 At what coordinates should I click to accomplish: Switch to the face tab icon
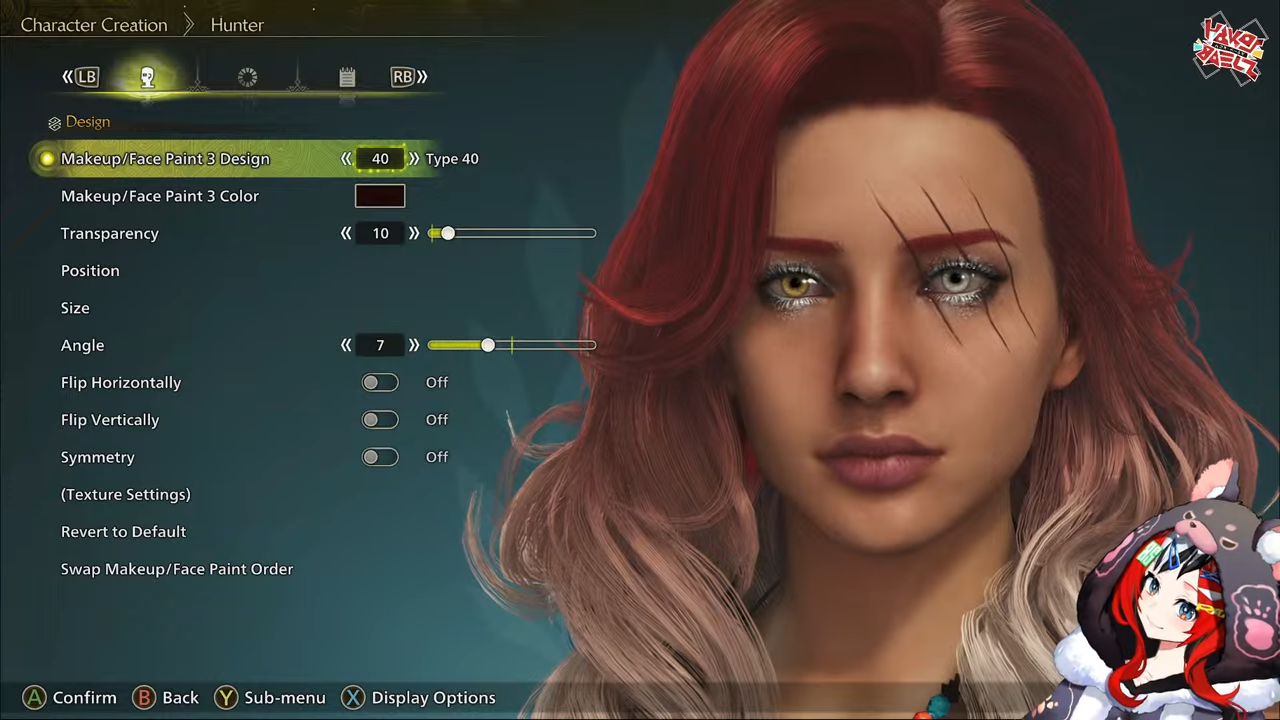147,77
